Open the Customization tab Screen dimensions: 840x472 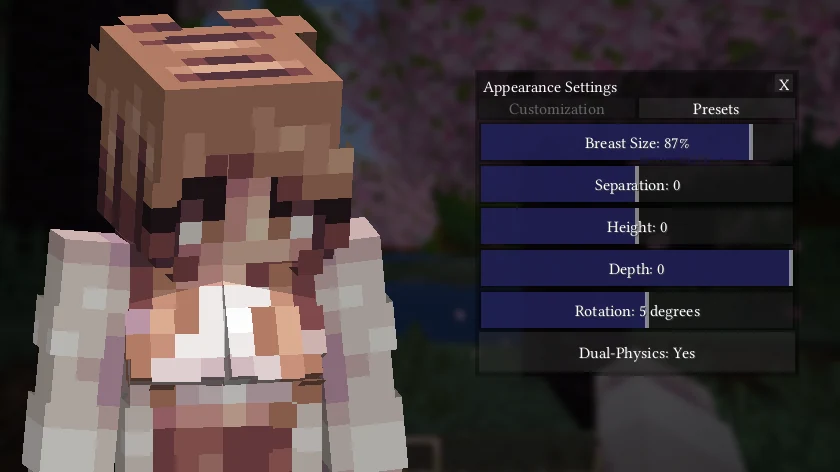coord(556,109)
